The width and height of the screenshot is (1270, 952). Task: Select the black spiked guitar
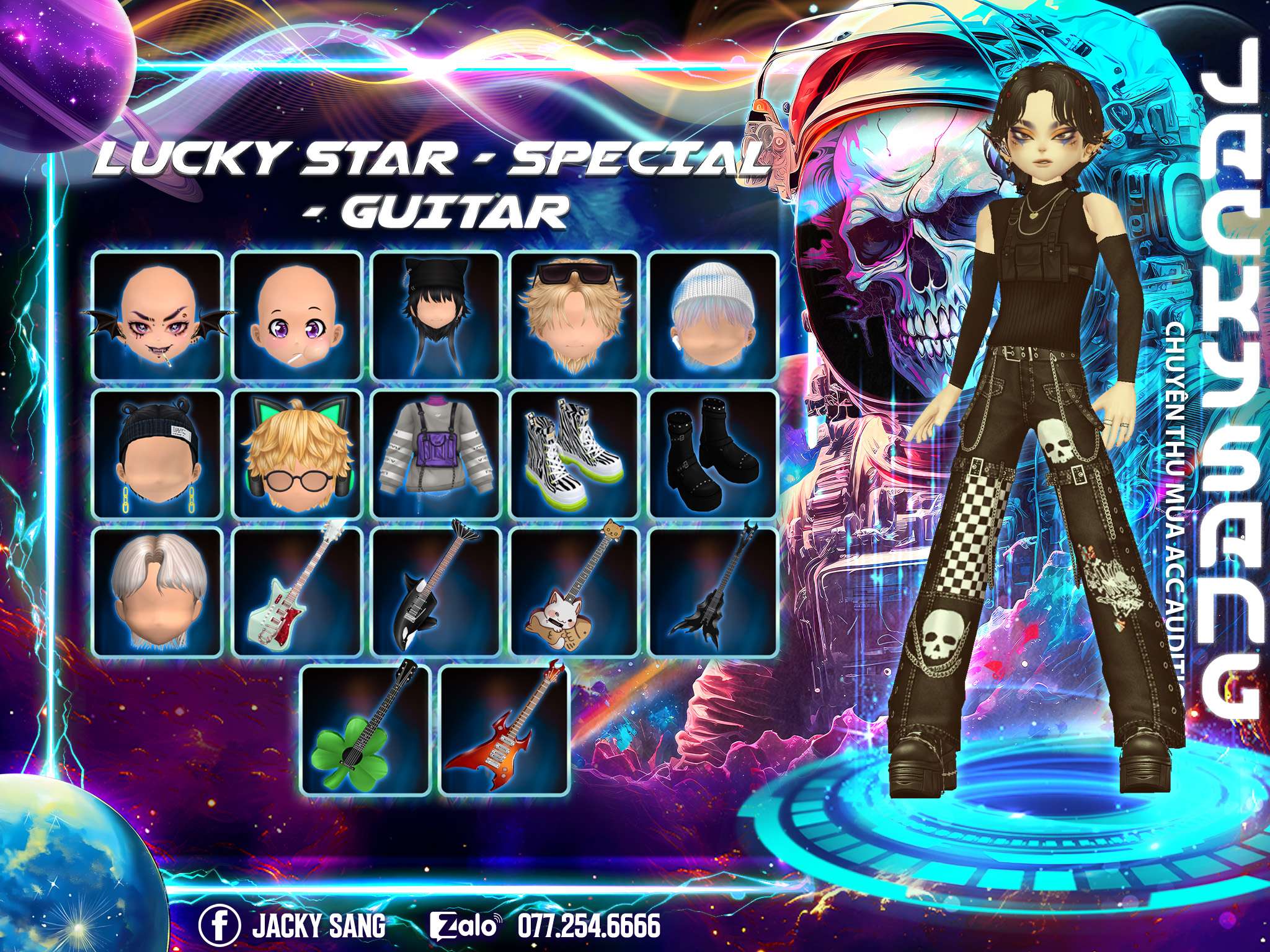point(713,592)
